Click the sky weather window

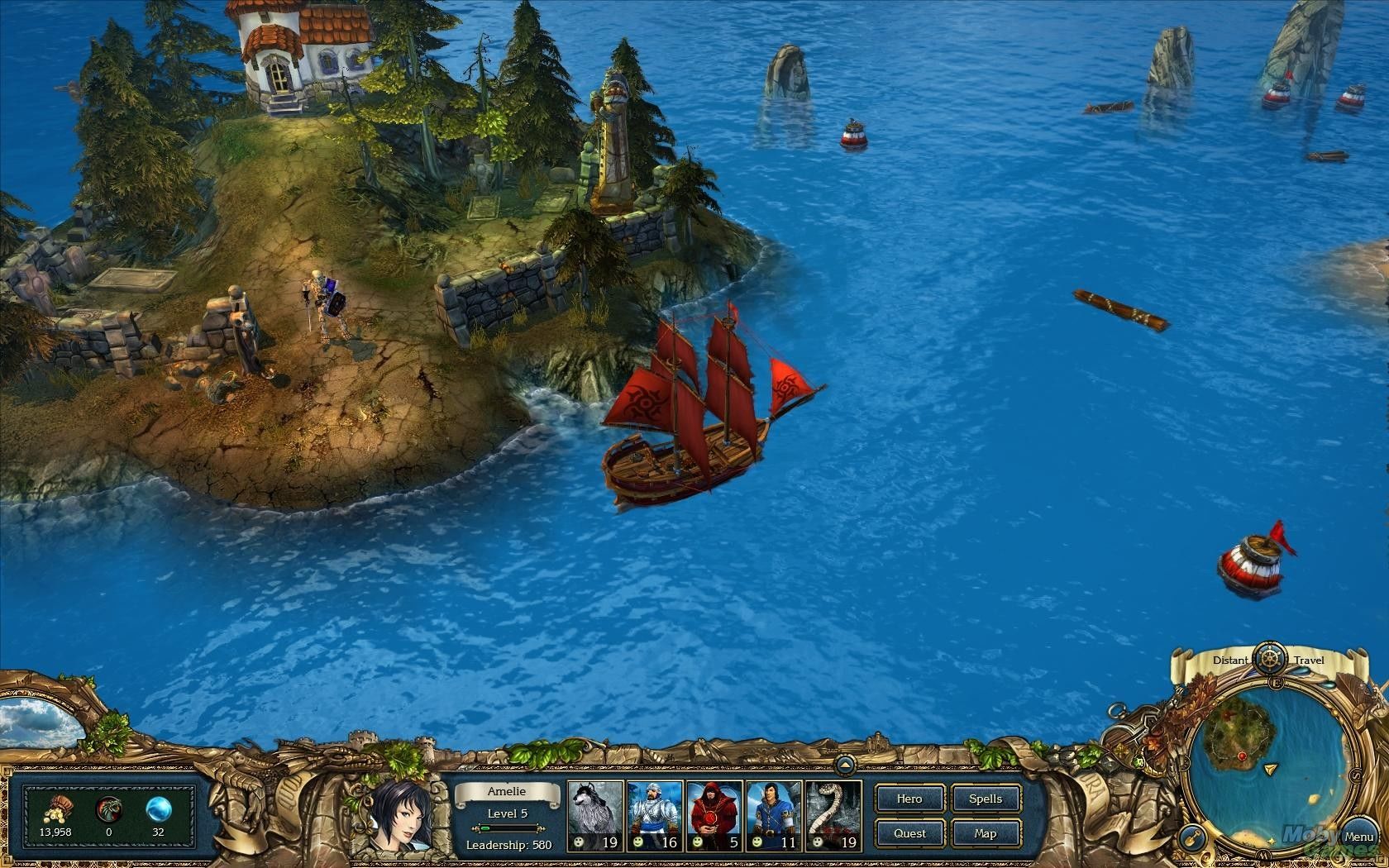tap(40, 721)
